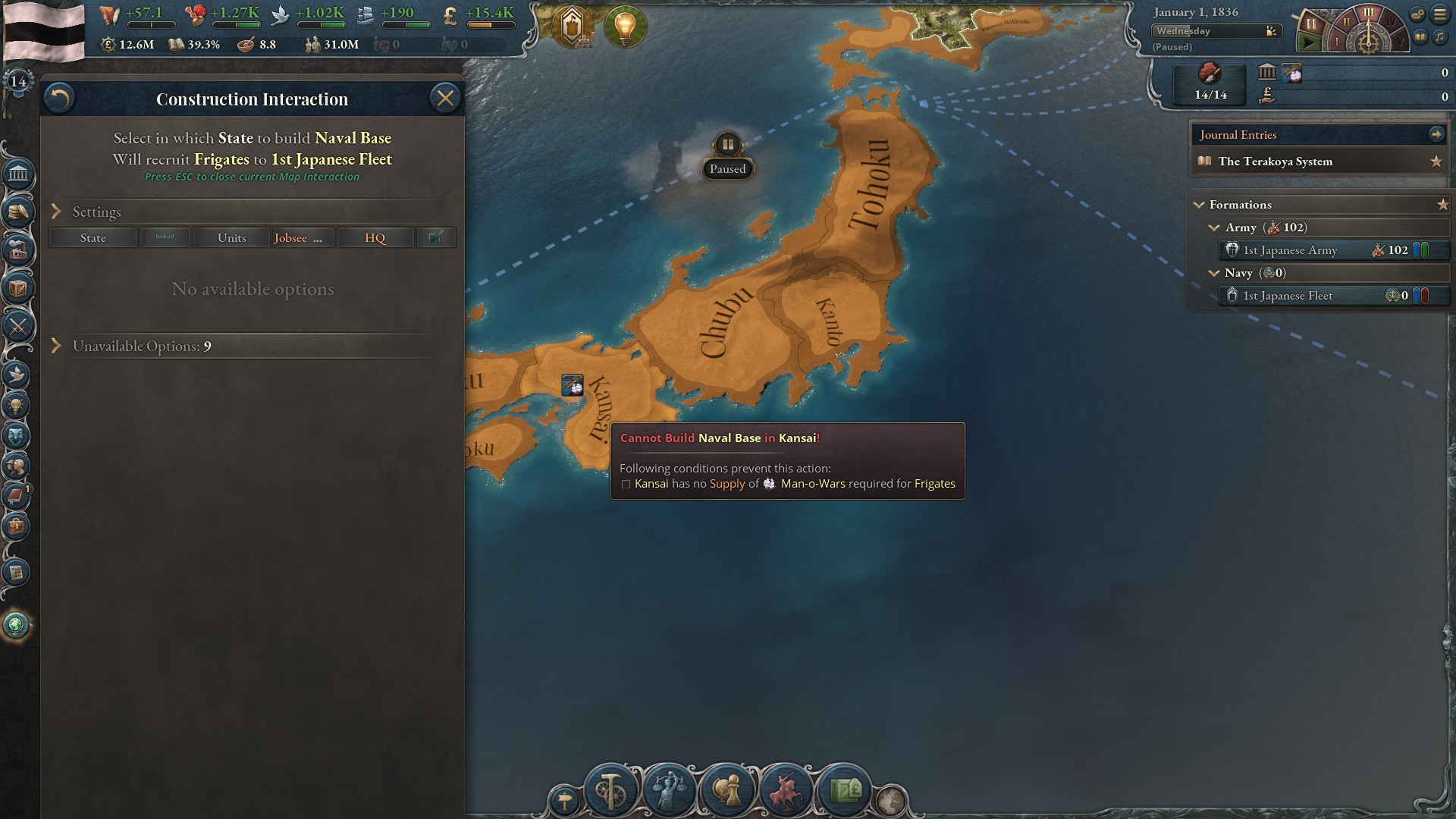Collapse the Army formation group
Viewport: 1456px width, 819px height.
click(x=1216, y=227)
